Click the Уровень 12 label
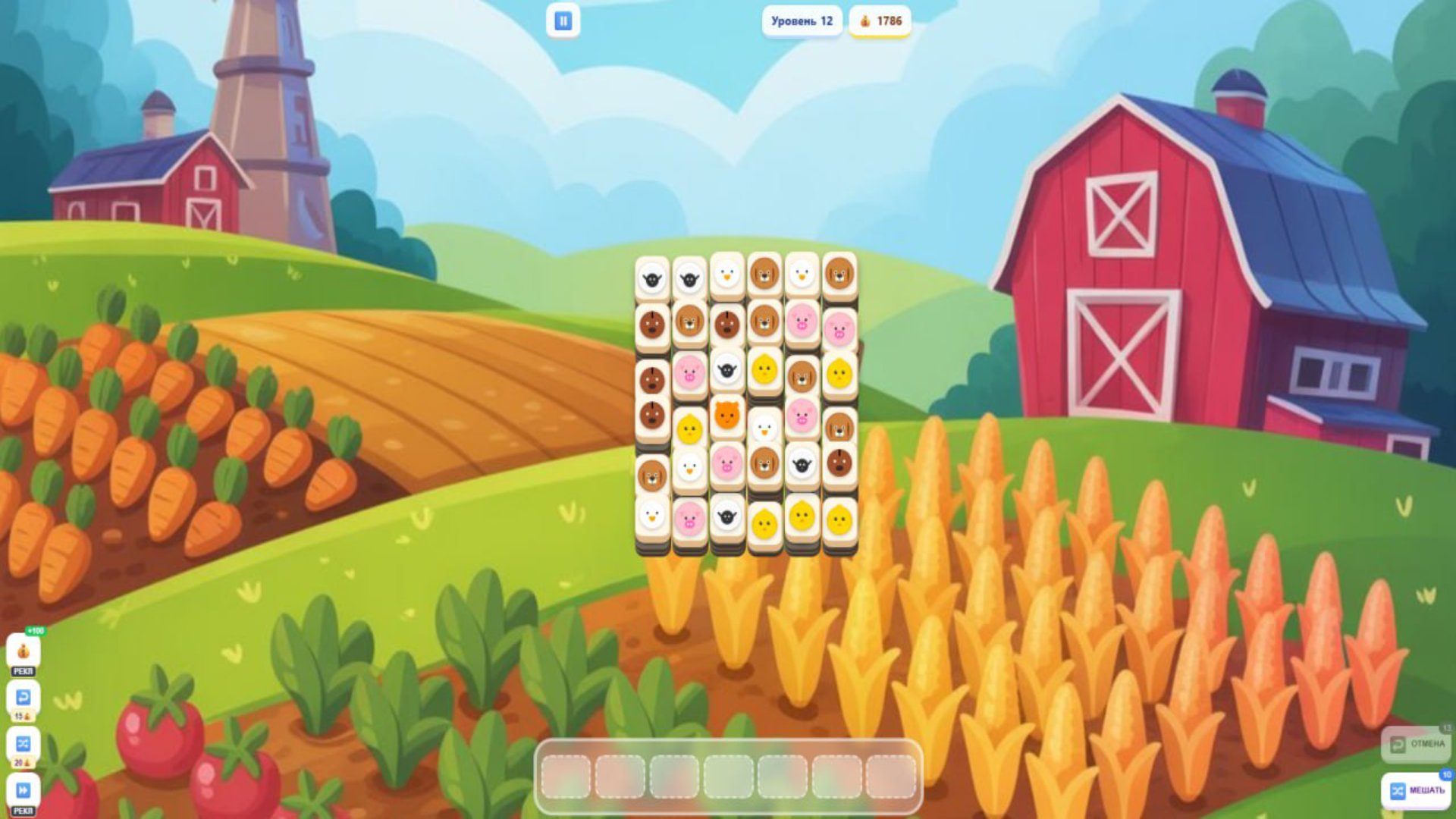1456x819 pixels. pyautogui.click(x=800, y=21)
